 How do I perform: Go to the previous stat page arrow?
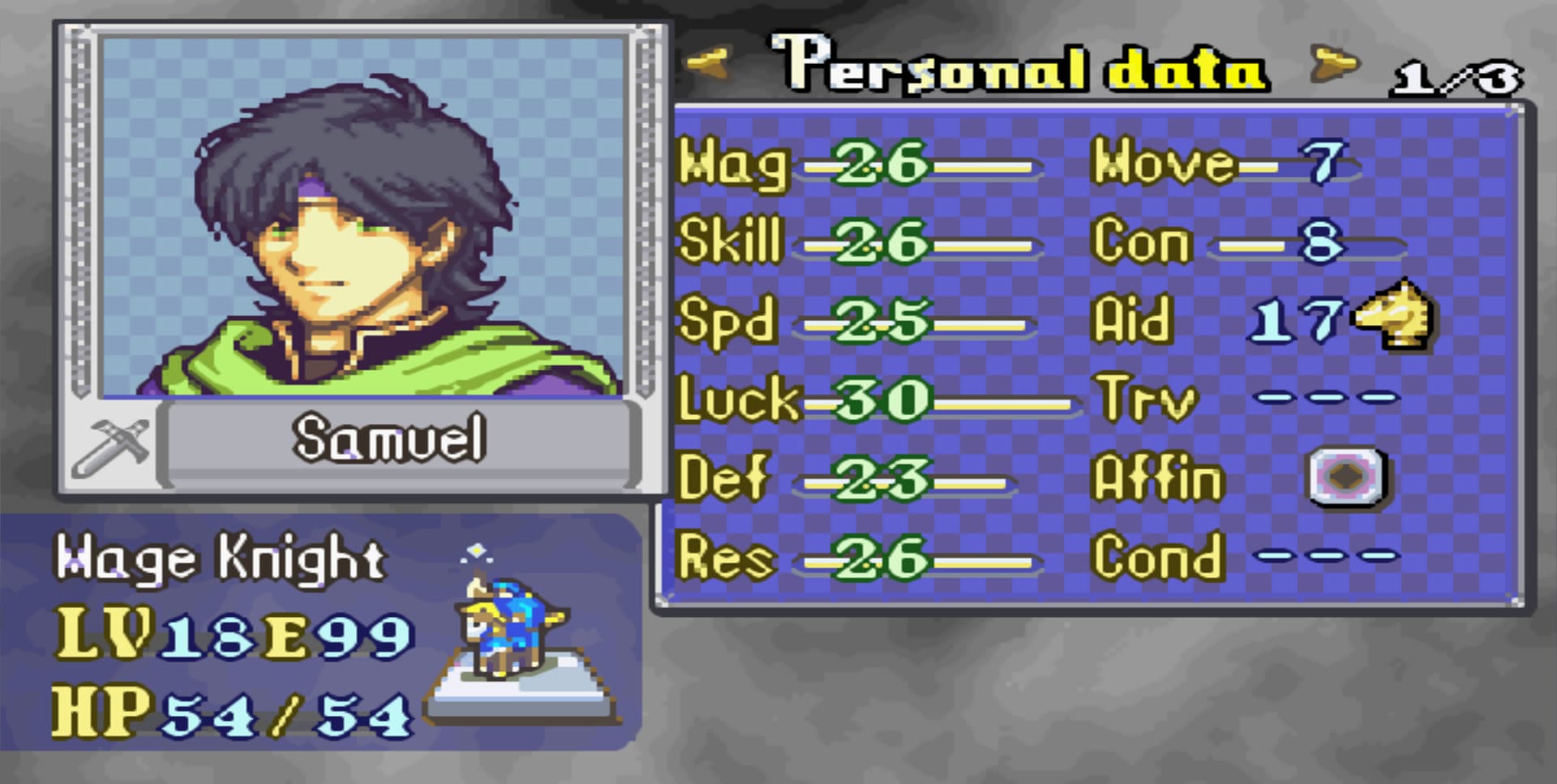point(708,64)
